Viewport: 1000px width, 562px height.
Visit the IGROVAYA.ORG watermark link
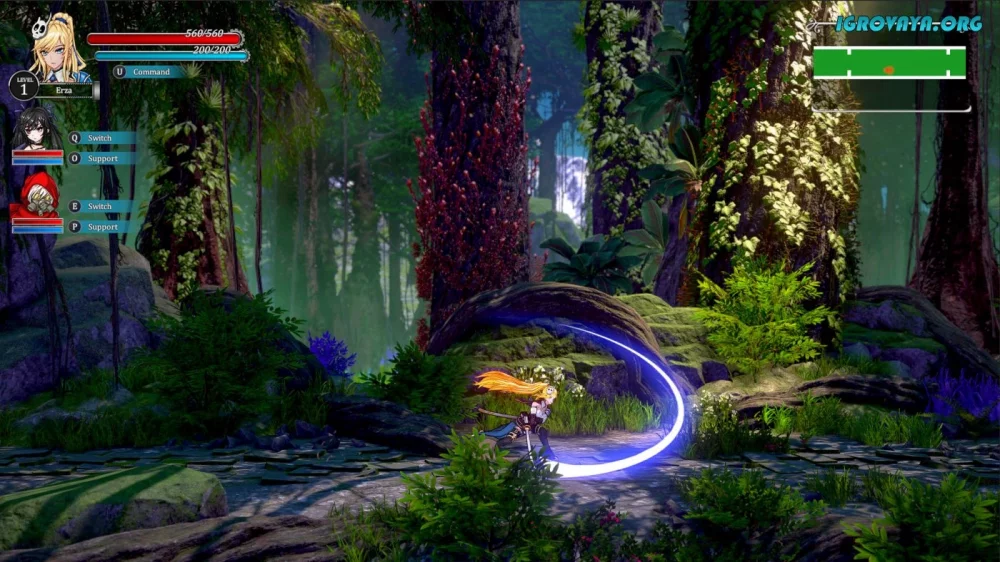pos(908,23)
